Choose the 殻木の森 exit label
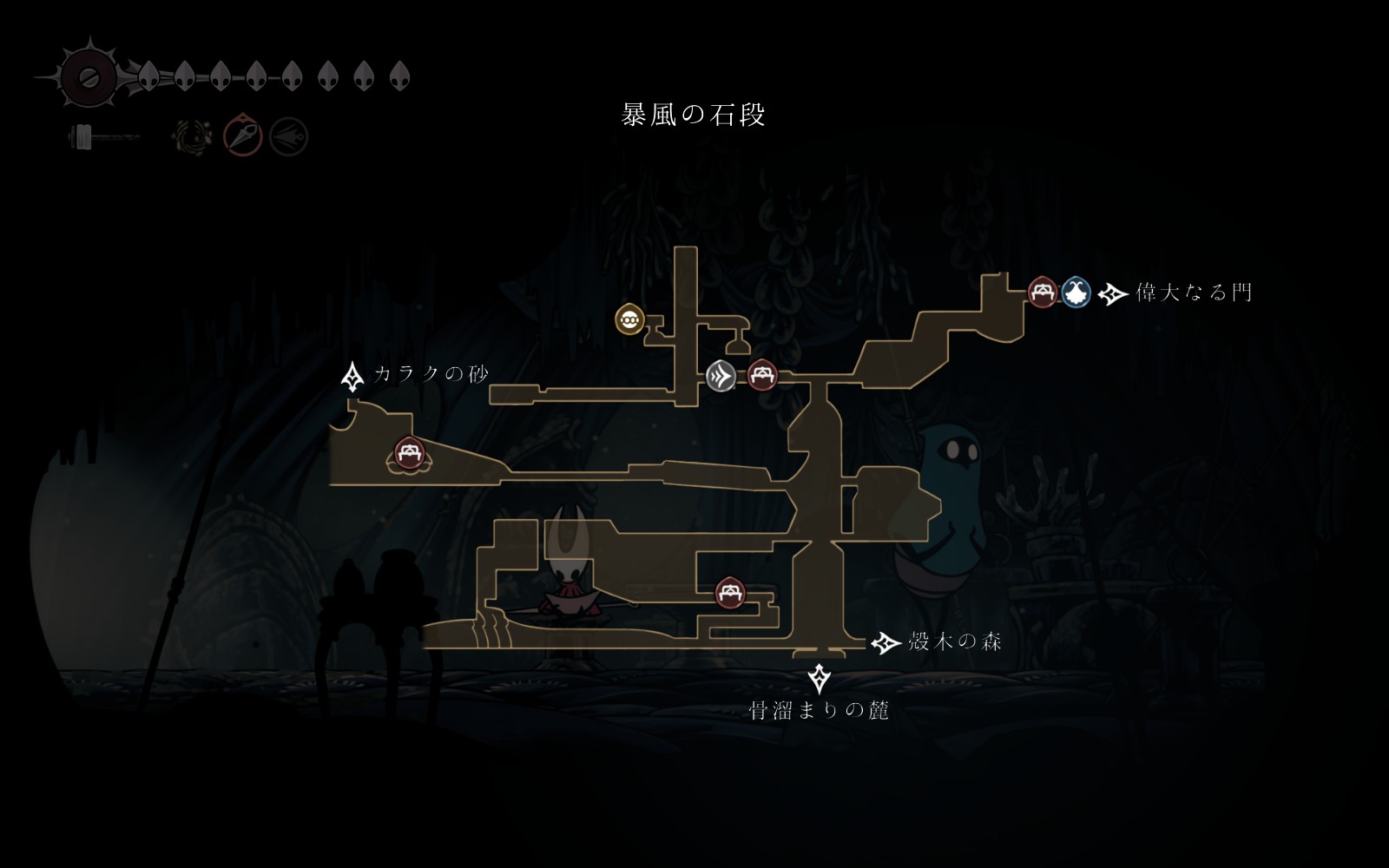Screen dimensions: 1389x868 (x=954, y=642)
